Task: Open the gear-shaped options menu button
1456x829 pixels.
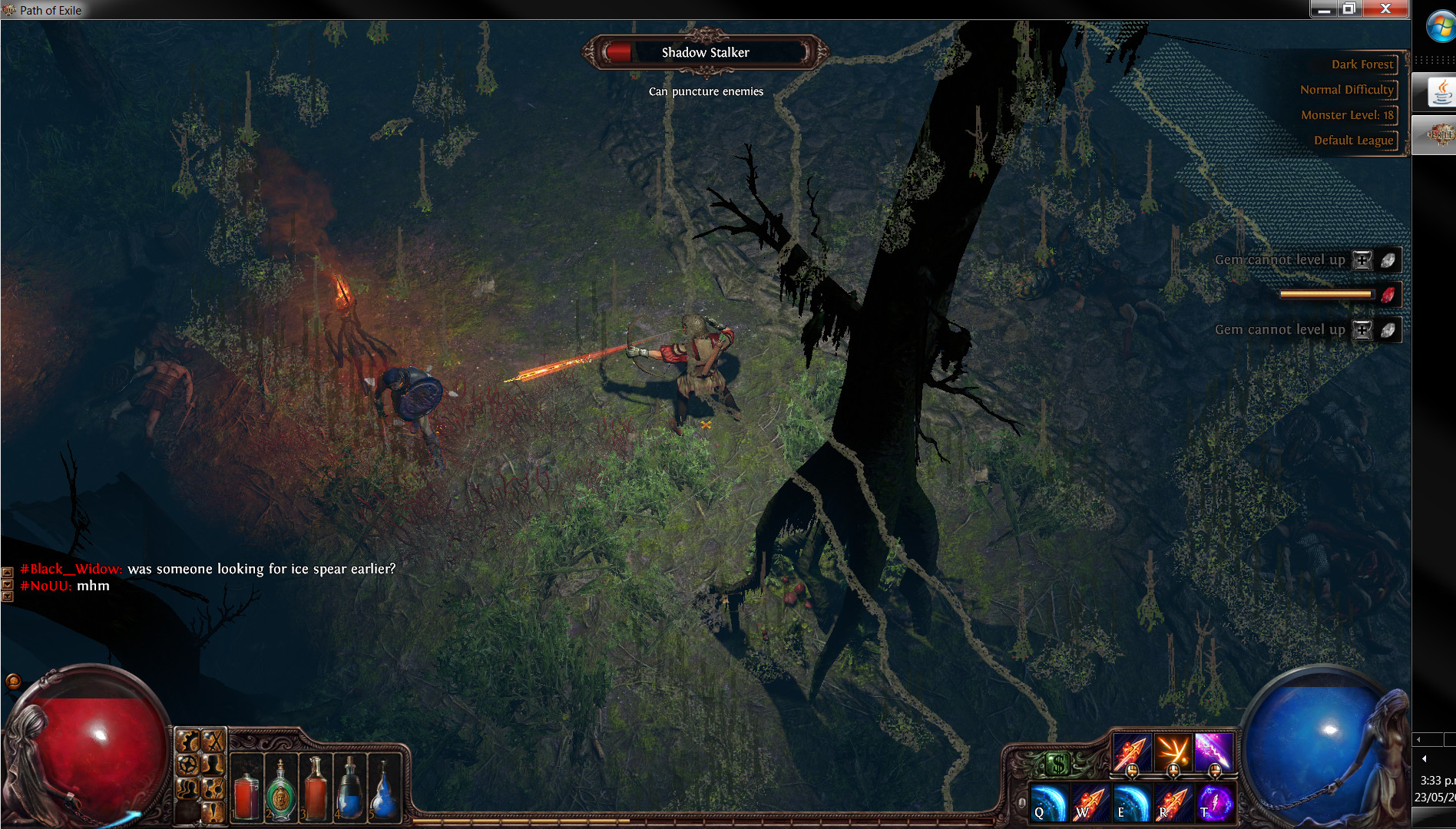Action: pyautogui.click(x=188, y=741)
